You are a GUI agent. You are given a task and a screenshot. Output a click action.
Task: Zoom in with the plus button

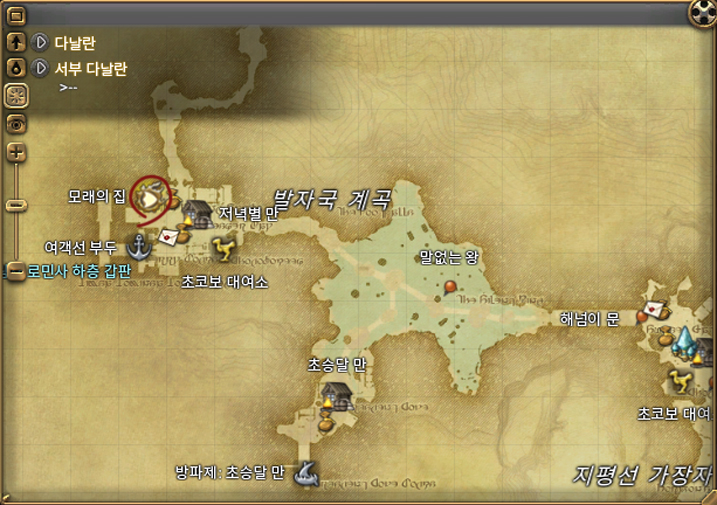[x=16, y=152]
